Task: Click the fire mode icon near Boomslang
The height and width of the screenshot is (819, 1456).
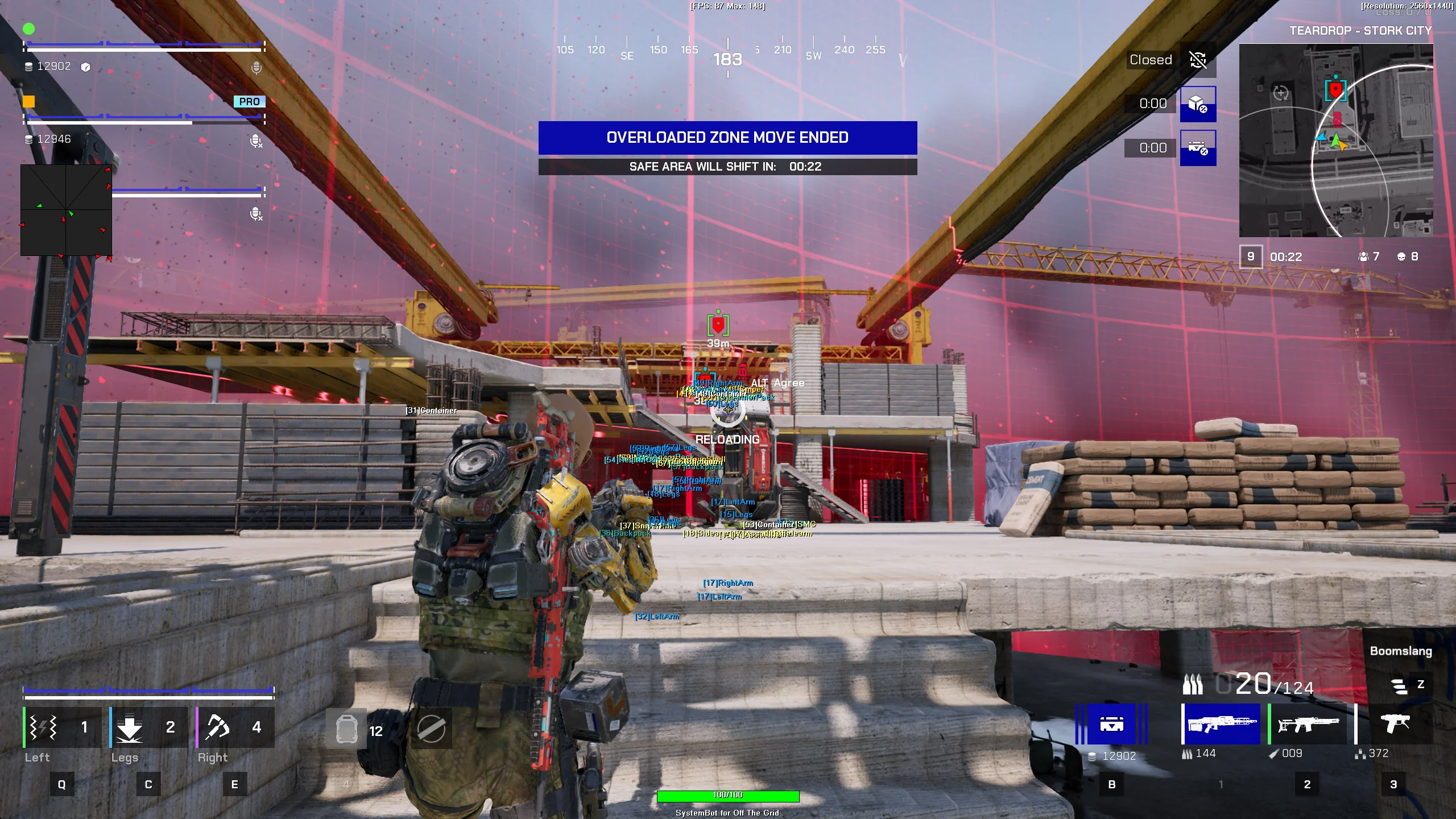Action: pyautogui.click(x=1399, y=685)
